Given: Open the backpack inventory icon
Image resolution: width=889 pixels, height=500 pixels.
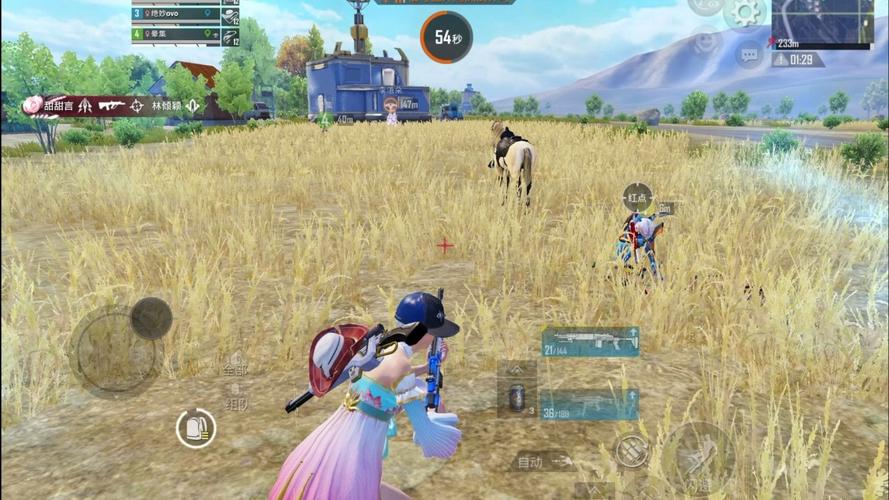Looking at the screenshot, I should pyautogui.click(x=196, y=428).
